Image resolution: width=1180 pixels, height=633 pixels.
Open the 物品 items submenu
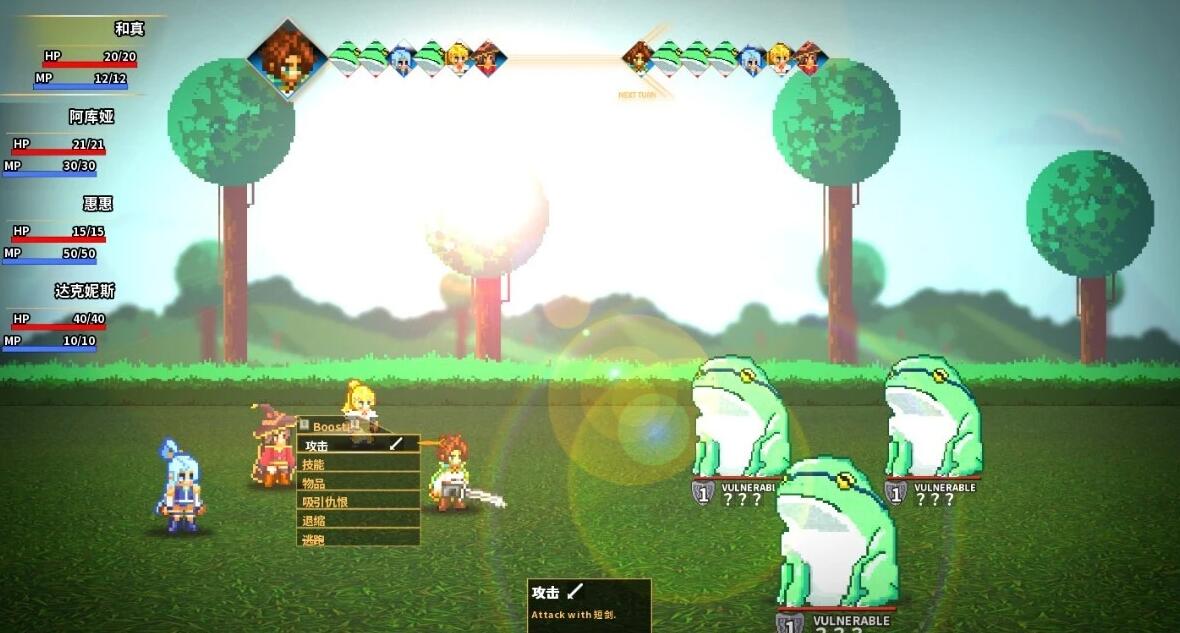(x=357, y=483)
